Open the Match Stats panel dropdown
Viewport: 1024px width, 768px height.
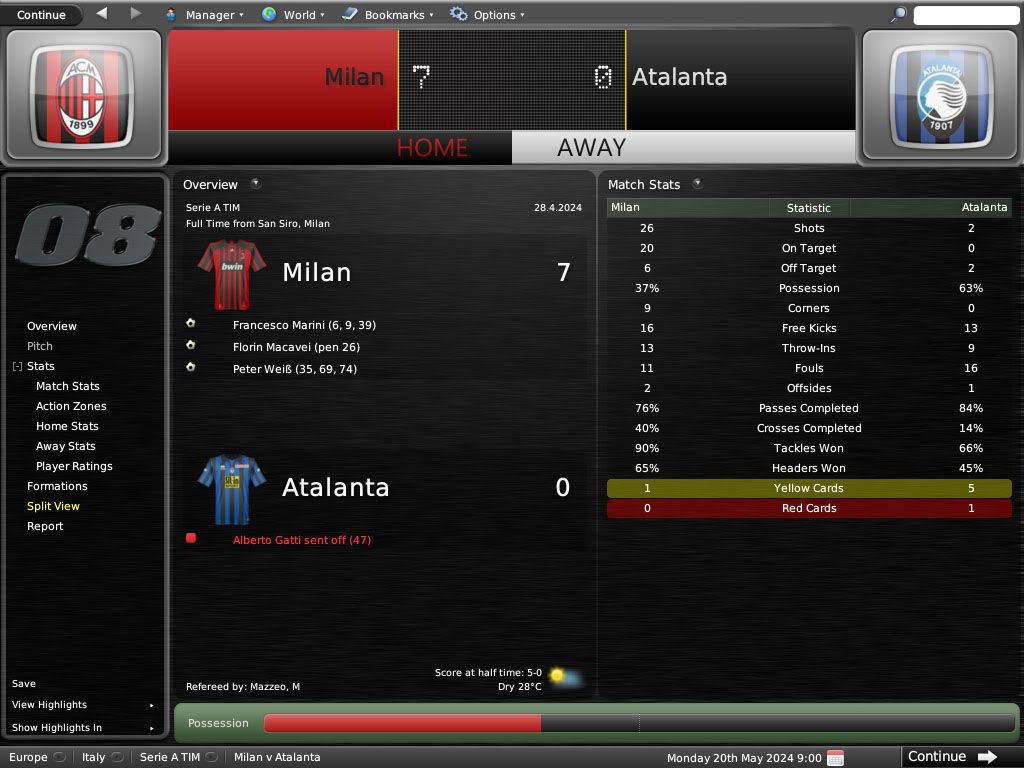(x=697, y=184)
